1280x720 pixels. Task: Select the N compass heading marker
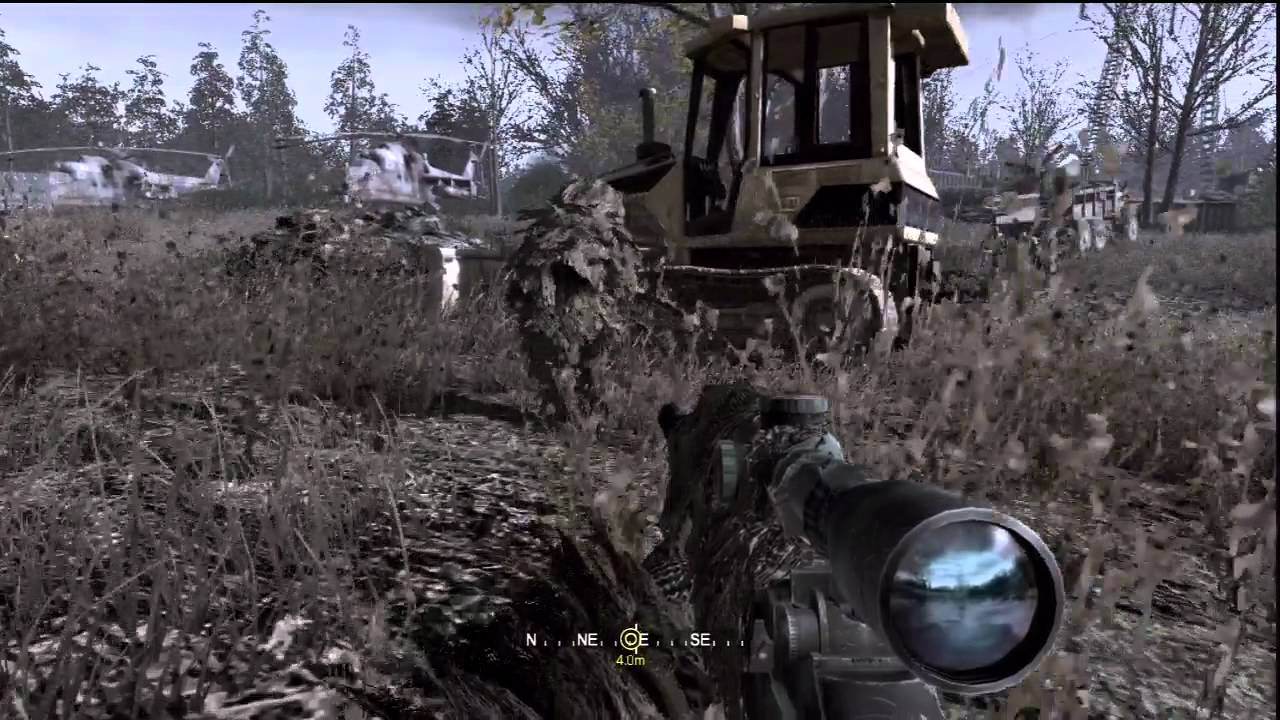532,640
